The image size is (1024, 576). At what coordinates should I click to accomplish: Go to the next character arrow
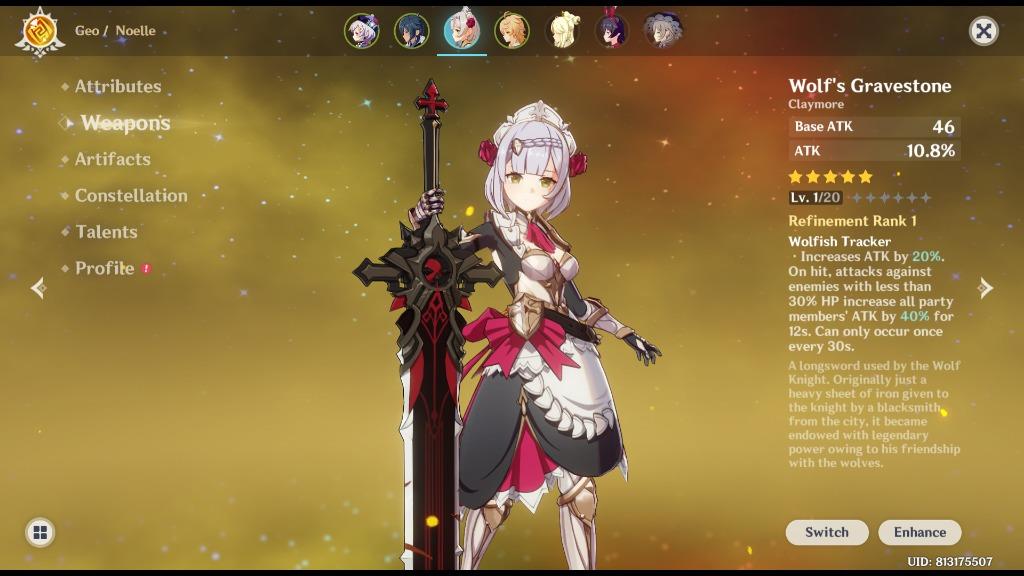(985, 288)
